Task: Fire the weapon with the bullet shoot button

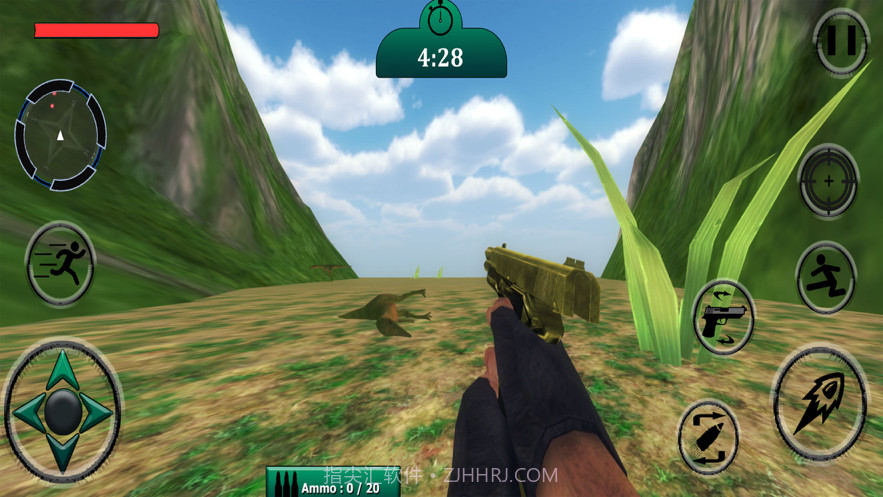Action: 819,402
